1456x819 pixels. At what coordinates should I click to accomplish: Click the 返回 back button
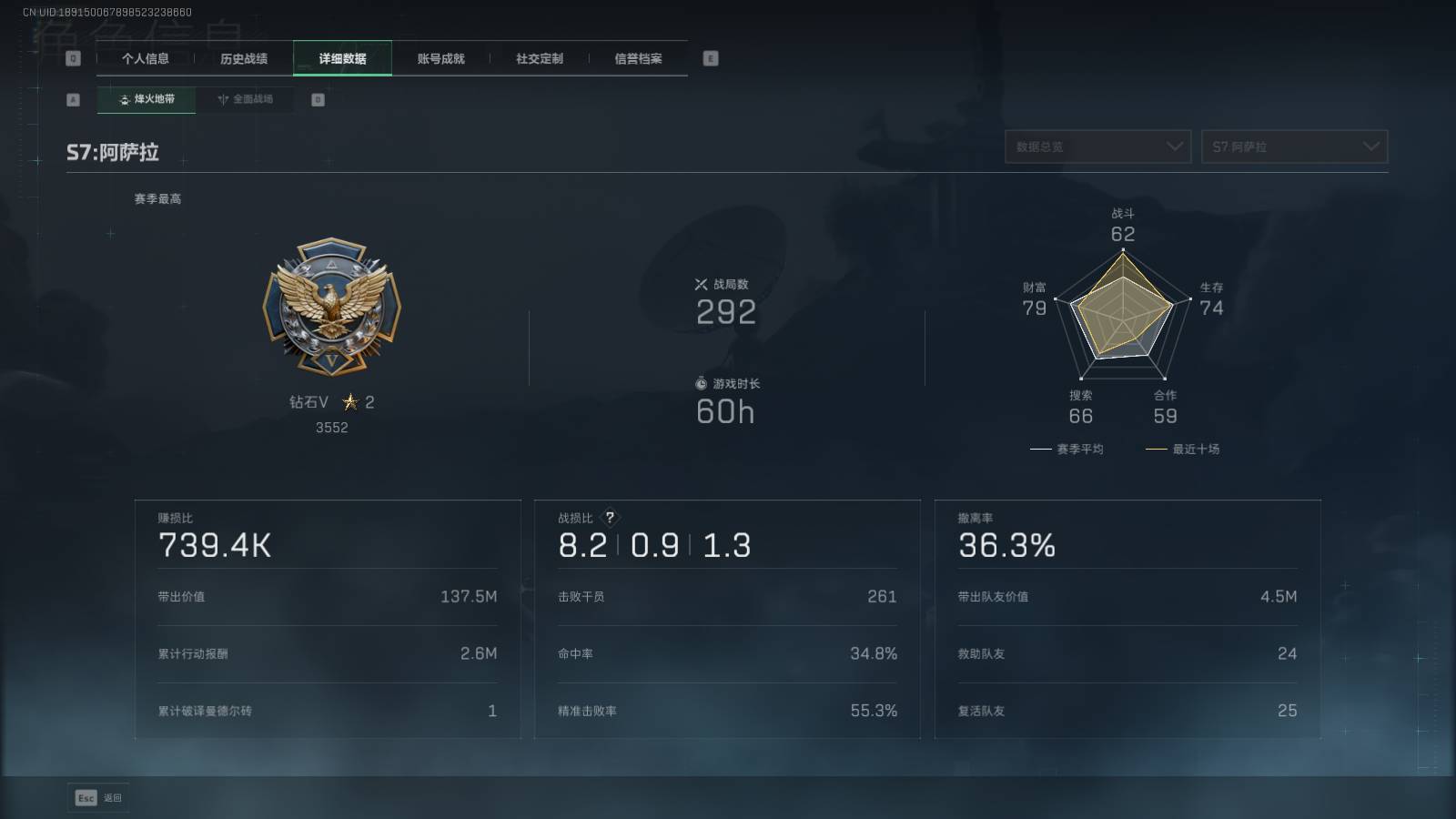(x=98, y=798)
